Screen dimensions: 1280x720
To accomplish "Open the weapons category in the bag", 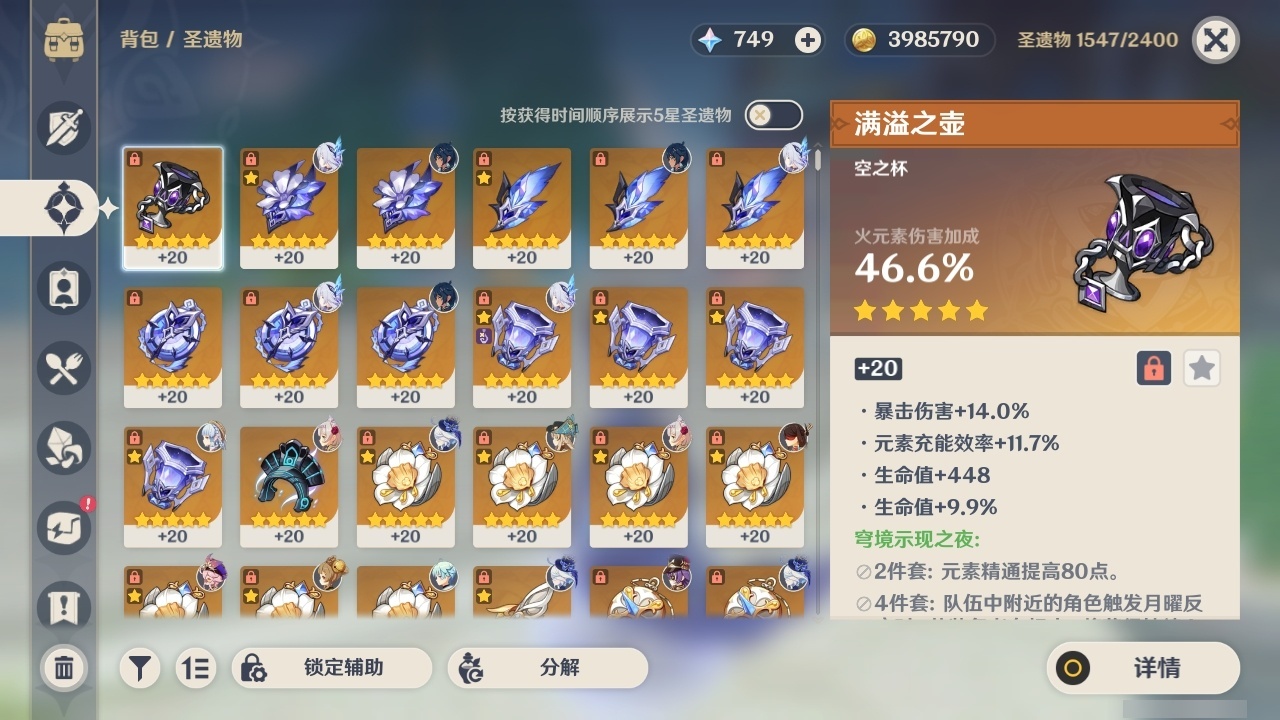I will click(x=62, y=126).
